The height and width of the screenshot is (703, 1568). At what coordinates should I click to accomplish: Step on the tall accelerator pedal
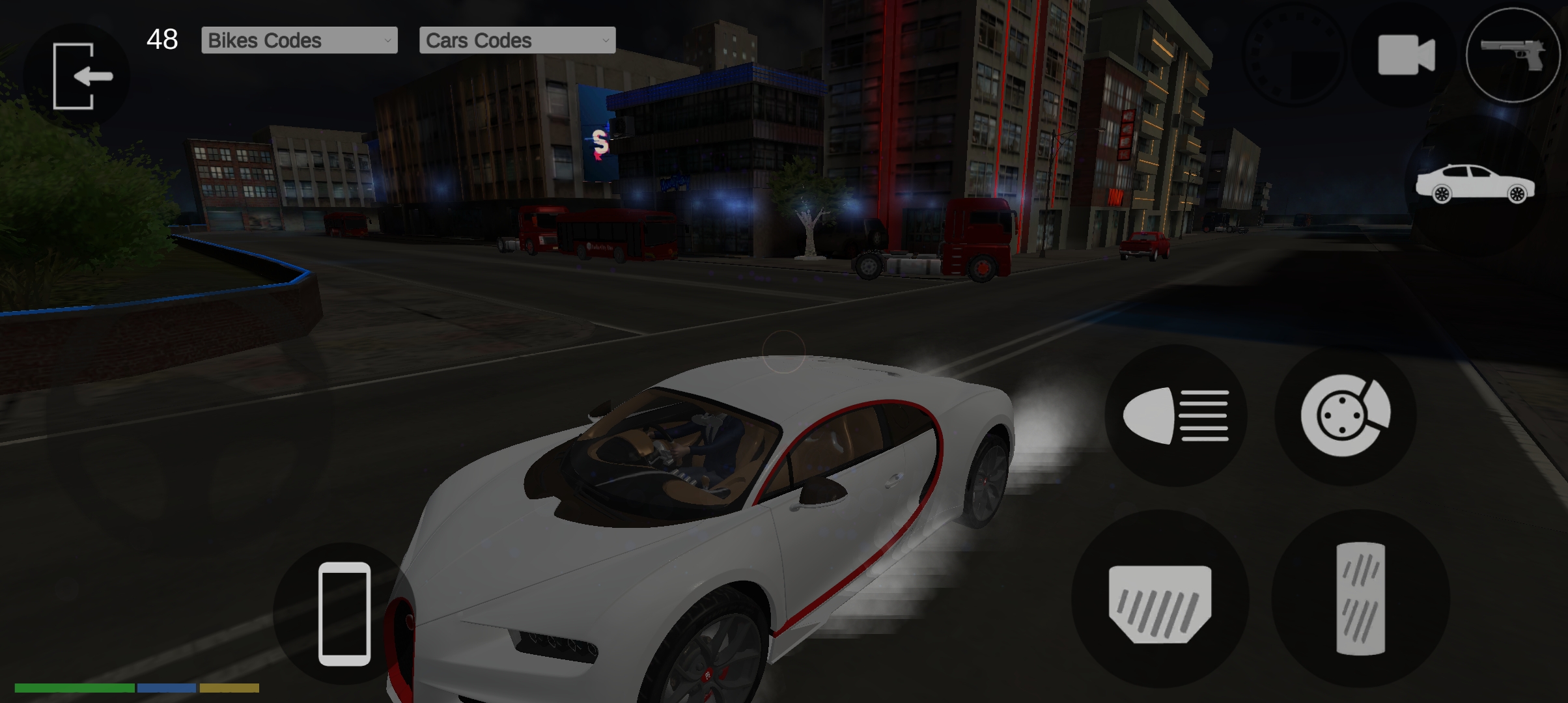pos(1360,599)
